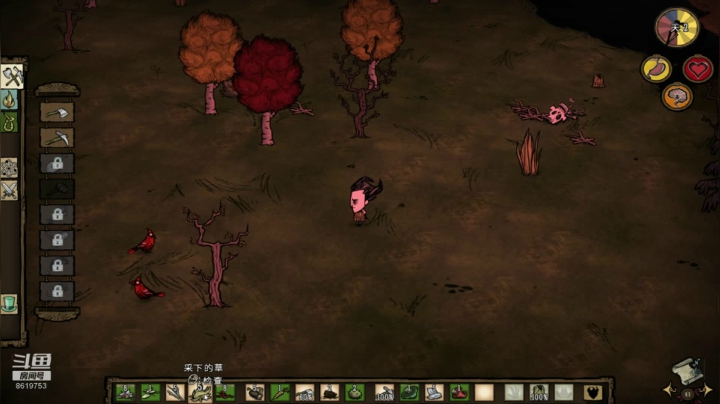The width and height of the screenshot is (720, 404).
Task: Click the pause button below the map
Action: pos(688,393)
